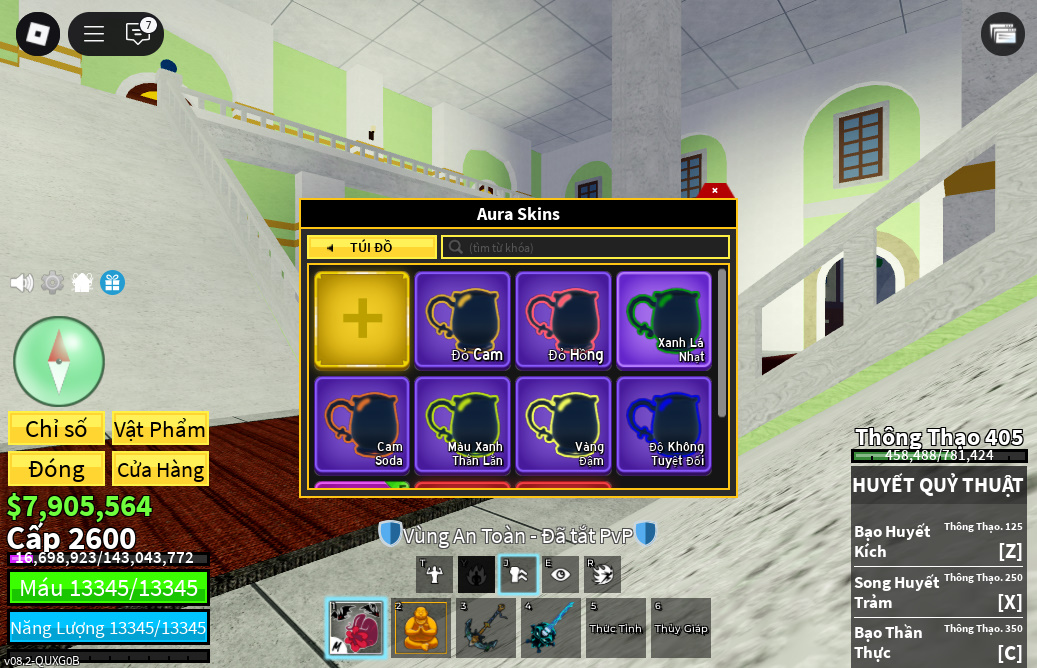Image resolution: width=1037 pixels, height=668 pixels.
Task: Click the Đóng button
Action: 56,469
